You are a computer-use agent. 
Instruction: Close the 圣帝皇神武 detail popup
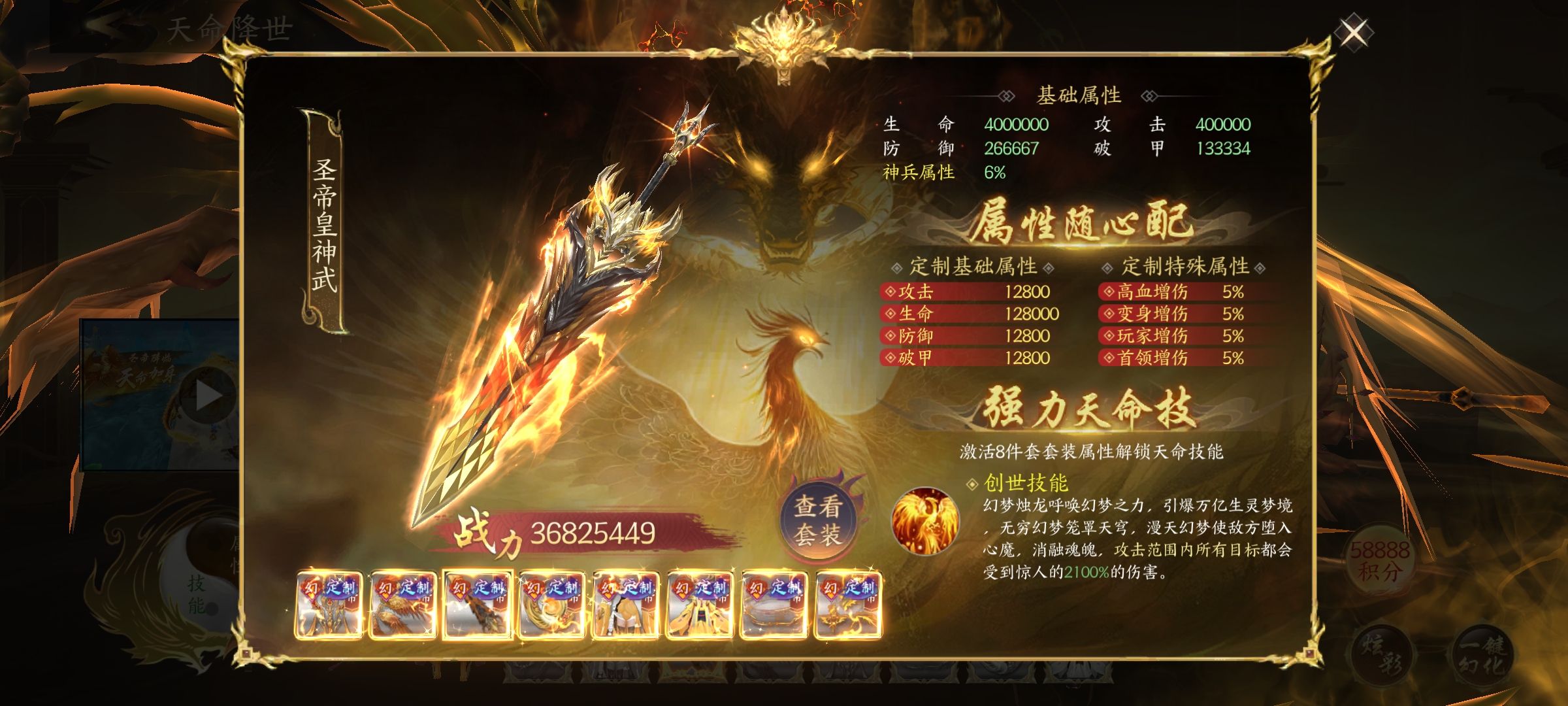[1353, 32]
